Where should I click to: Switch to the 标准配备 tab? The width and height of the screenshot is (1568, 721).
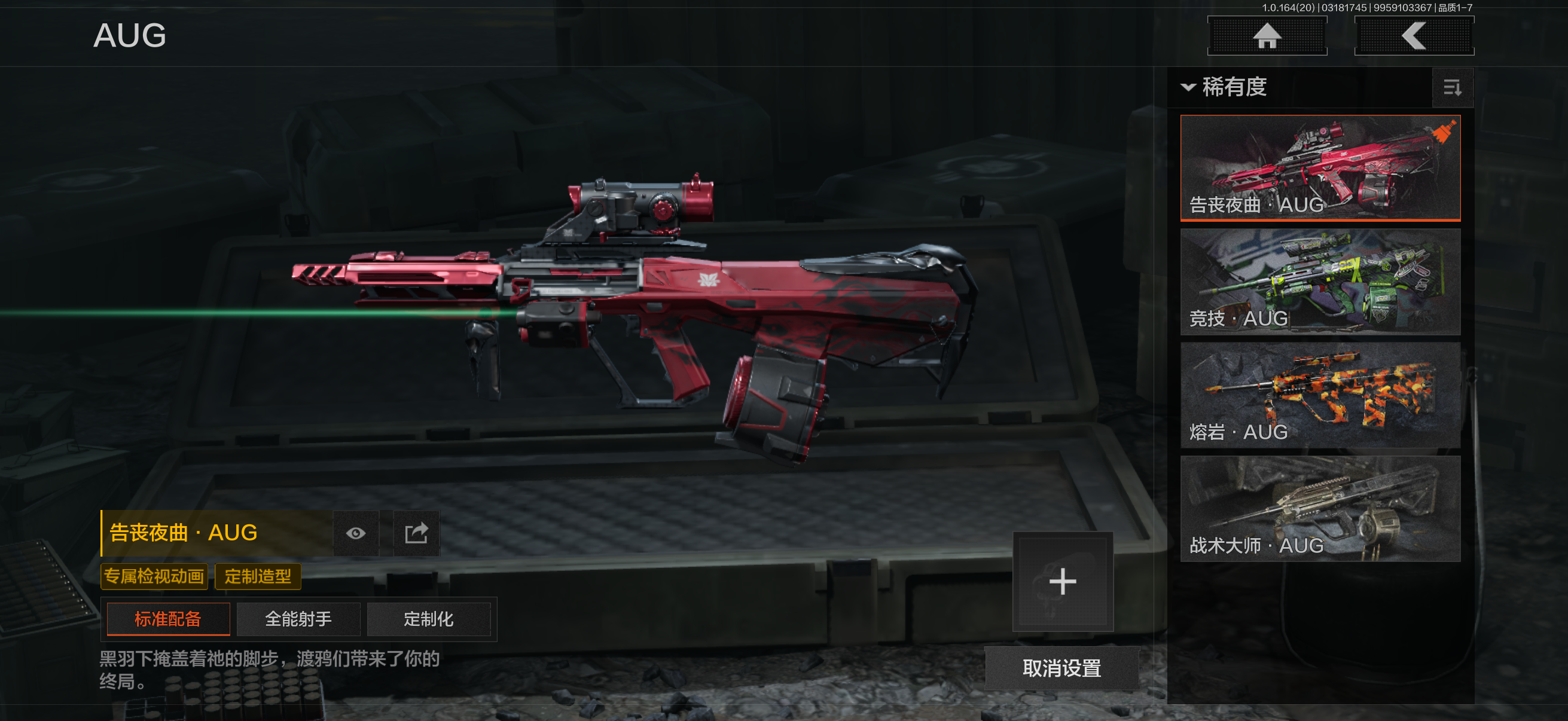(168, 619)
